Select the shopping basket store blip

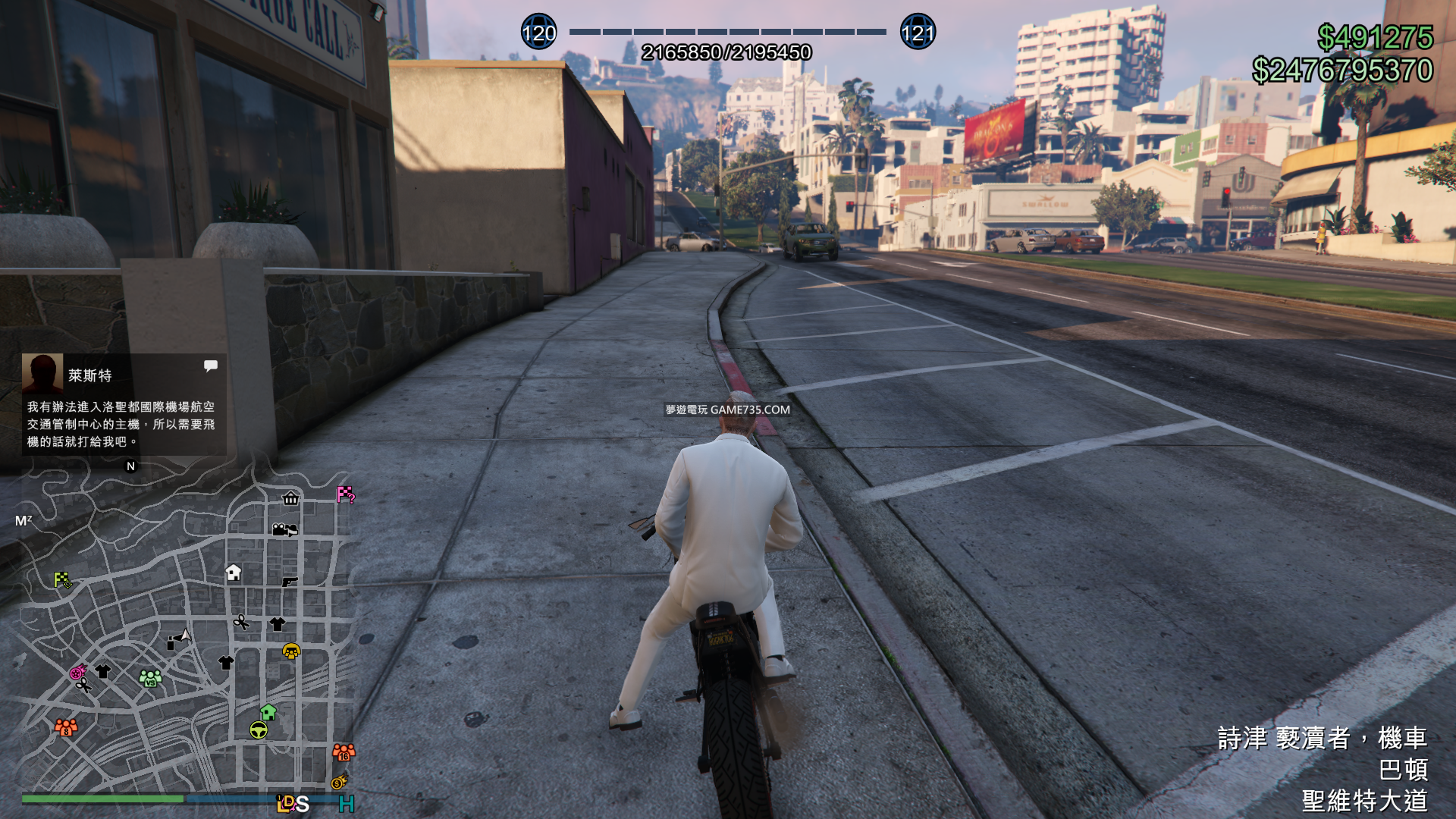coord(290,498)
